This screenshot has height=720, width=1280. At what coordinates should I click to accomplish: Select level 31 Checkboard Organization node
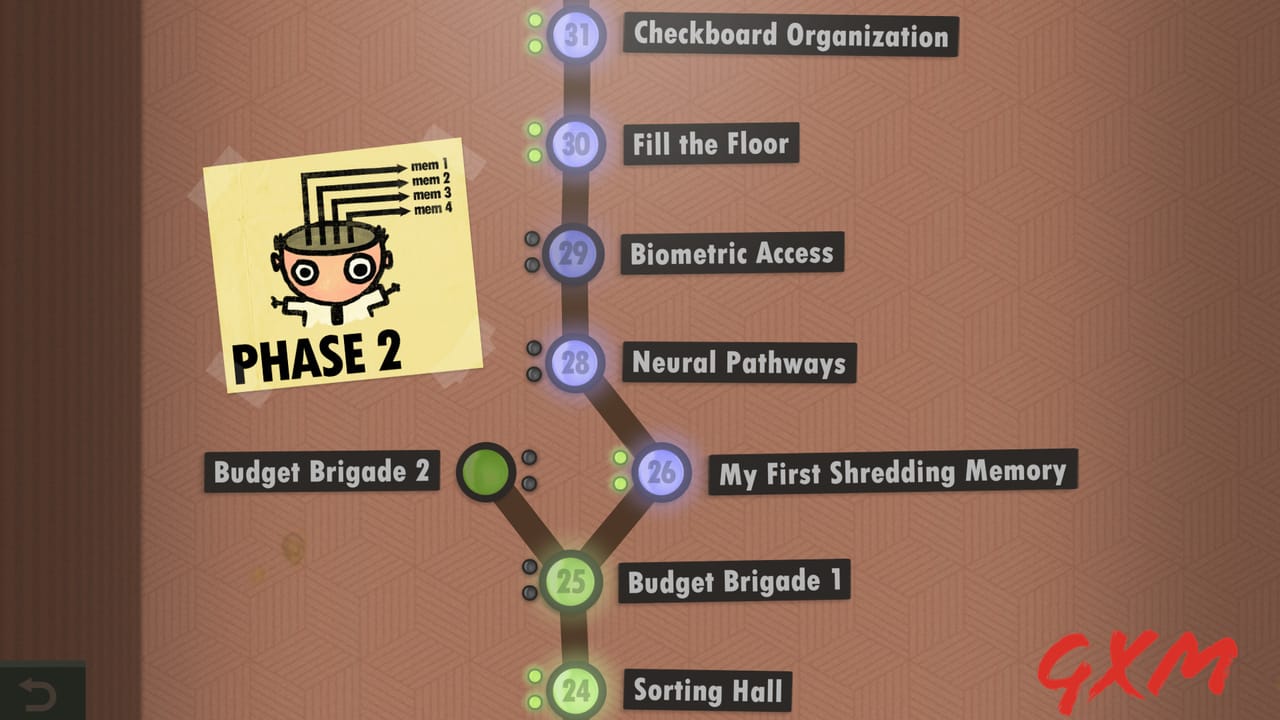(575, 36)
